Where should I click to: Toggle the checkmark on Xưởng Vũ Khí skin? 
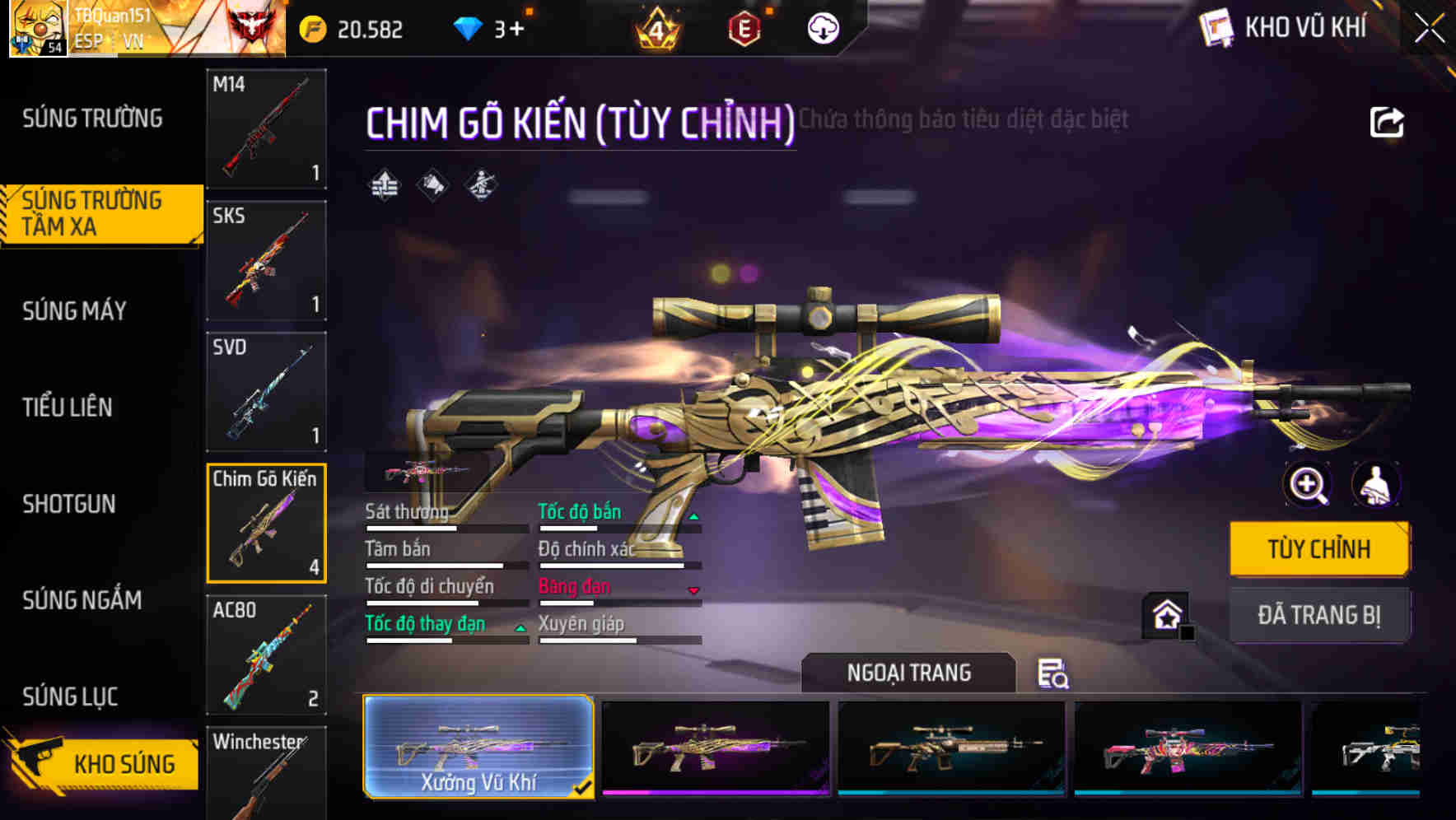click(585, 788)
